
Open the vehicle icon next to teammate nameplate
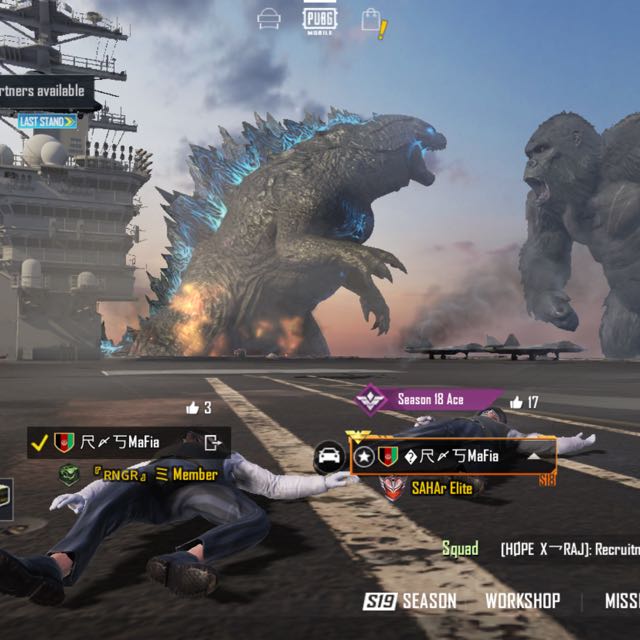coord(328,458)
